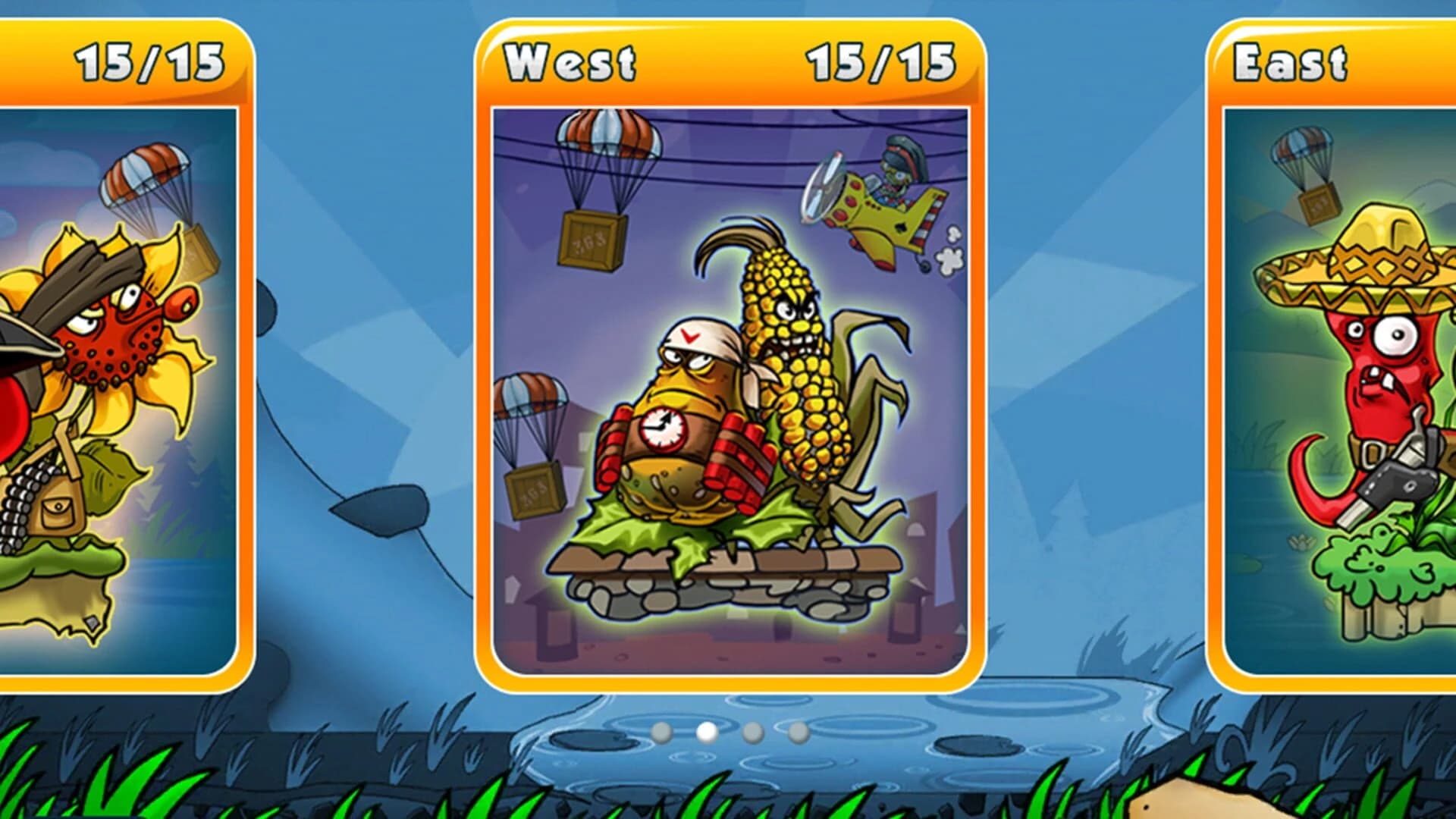The height and width of the screenshot is (819, 1456).
Task: Jump to the first page dot
Action: point(661,733)
